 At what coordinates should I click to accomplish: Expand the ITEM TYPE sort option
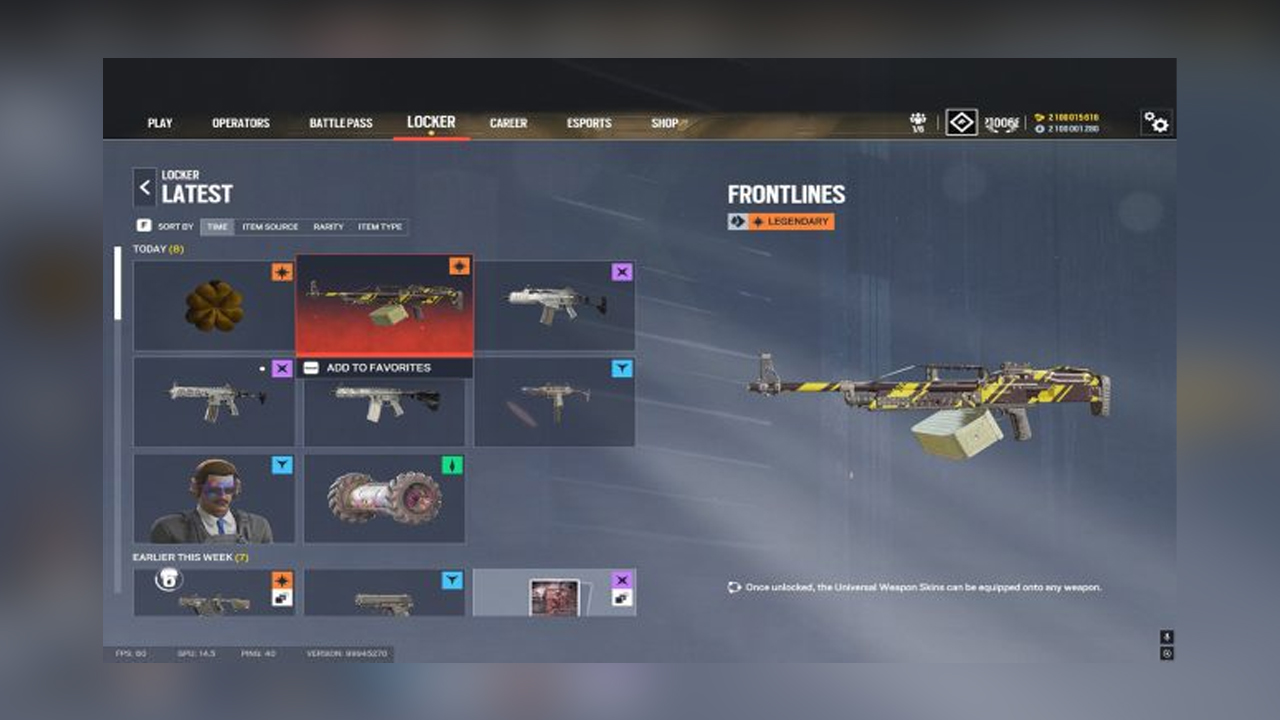pos(380,227)
